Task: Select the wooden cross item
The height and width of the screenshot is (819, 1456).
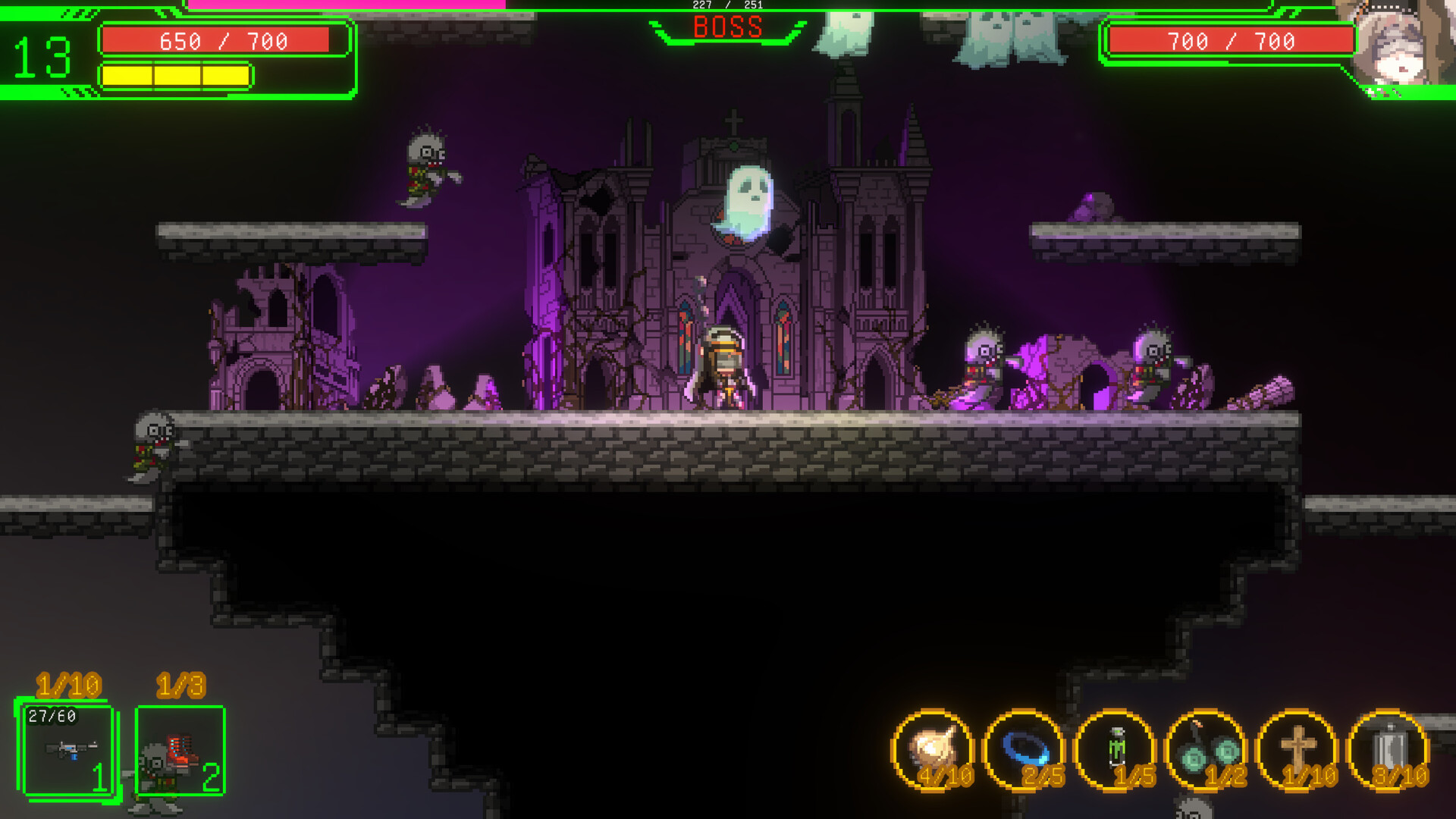Action: (x=1297, y=750)
